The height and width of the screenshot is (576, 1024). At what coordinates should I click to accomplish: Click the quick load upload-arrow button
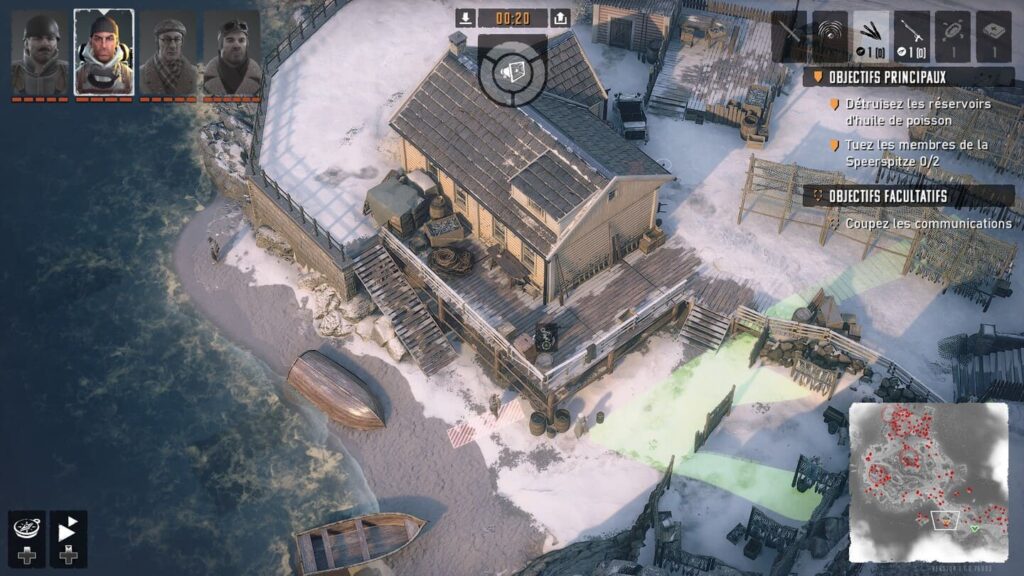click(560, 18)
